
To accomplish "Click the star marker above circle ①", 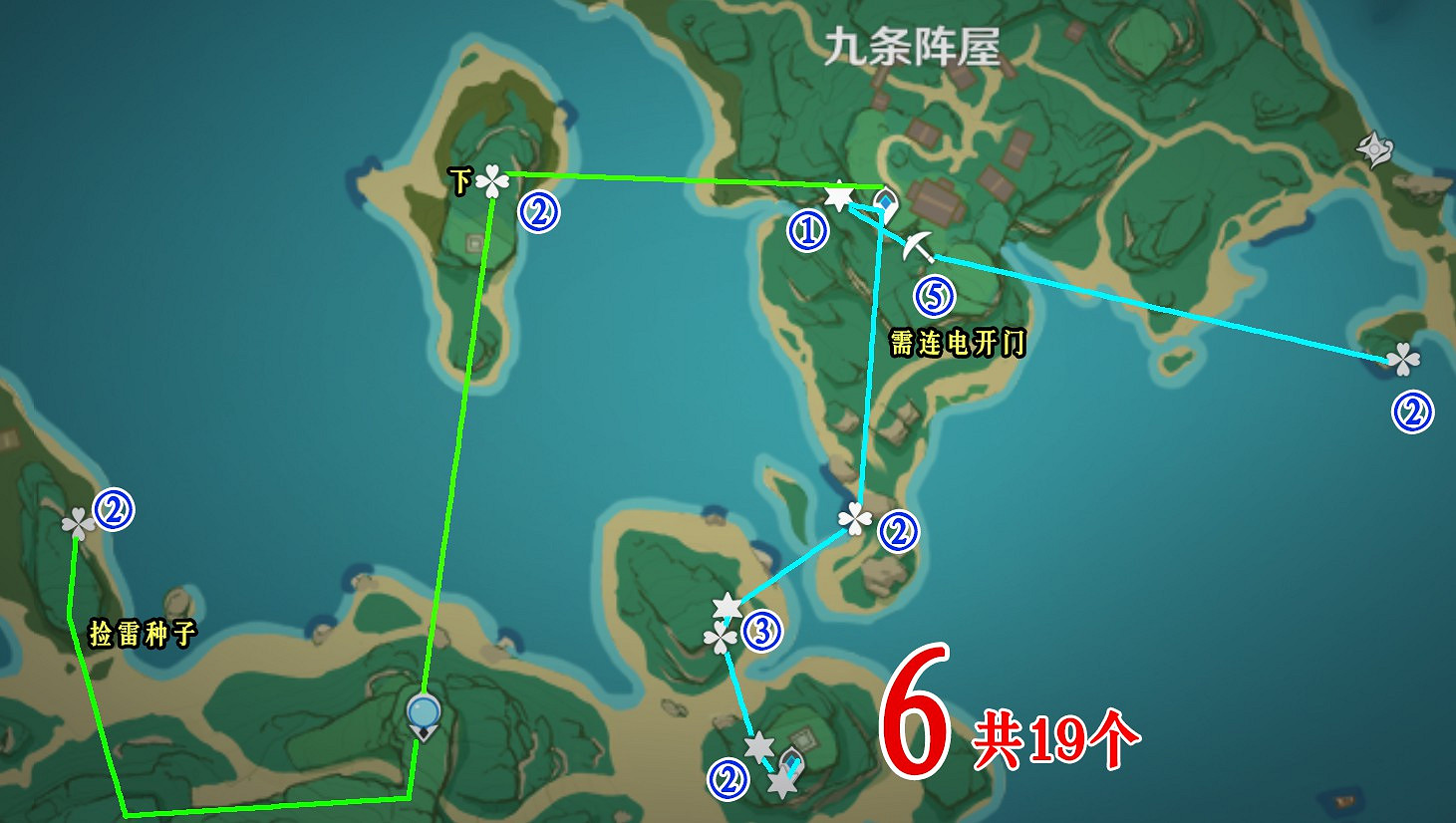I will coord(837,196).
